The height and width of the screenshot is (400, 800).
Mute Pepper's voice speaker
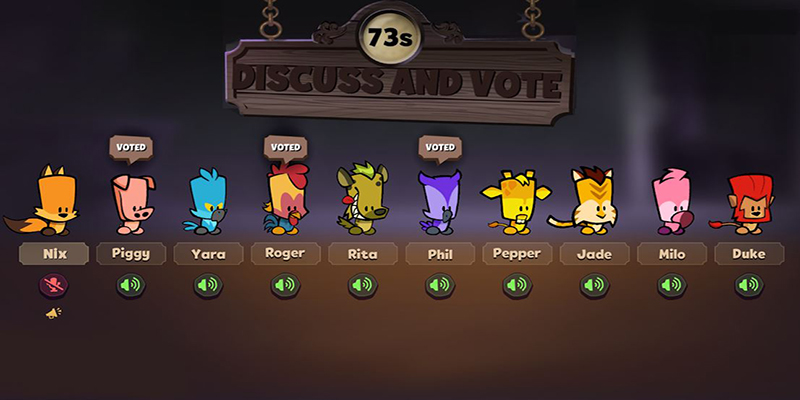[517, 286]
